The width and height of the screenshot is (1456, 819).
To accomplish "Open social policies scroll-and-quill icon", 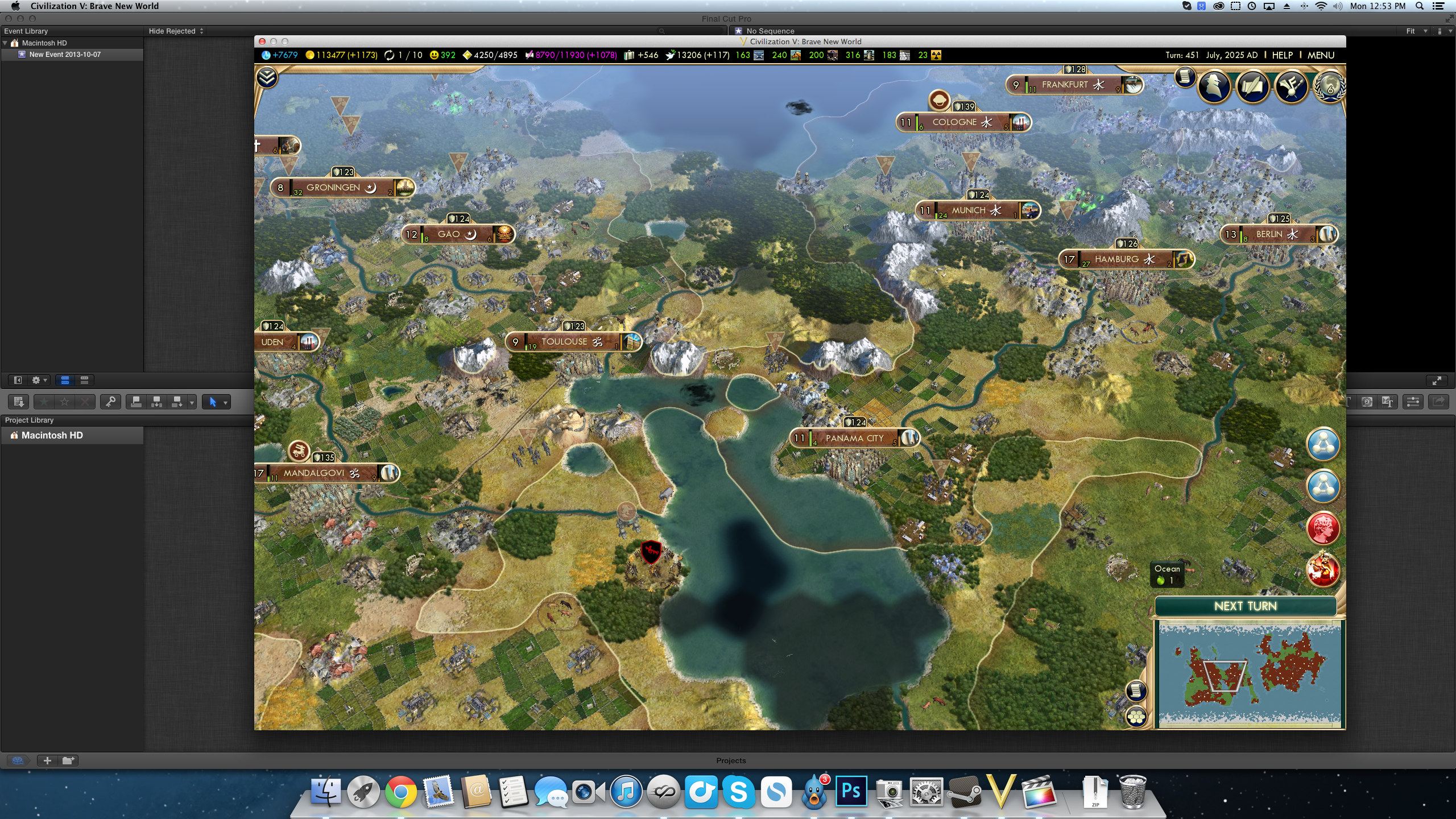I will (1252, 87).
